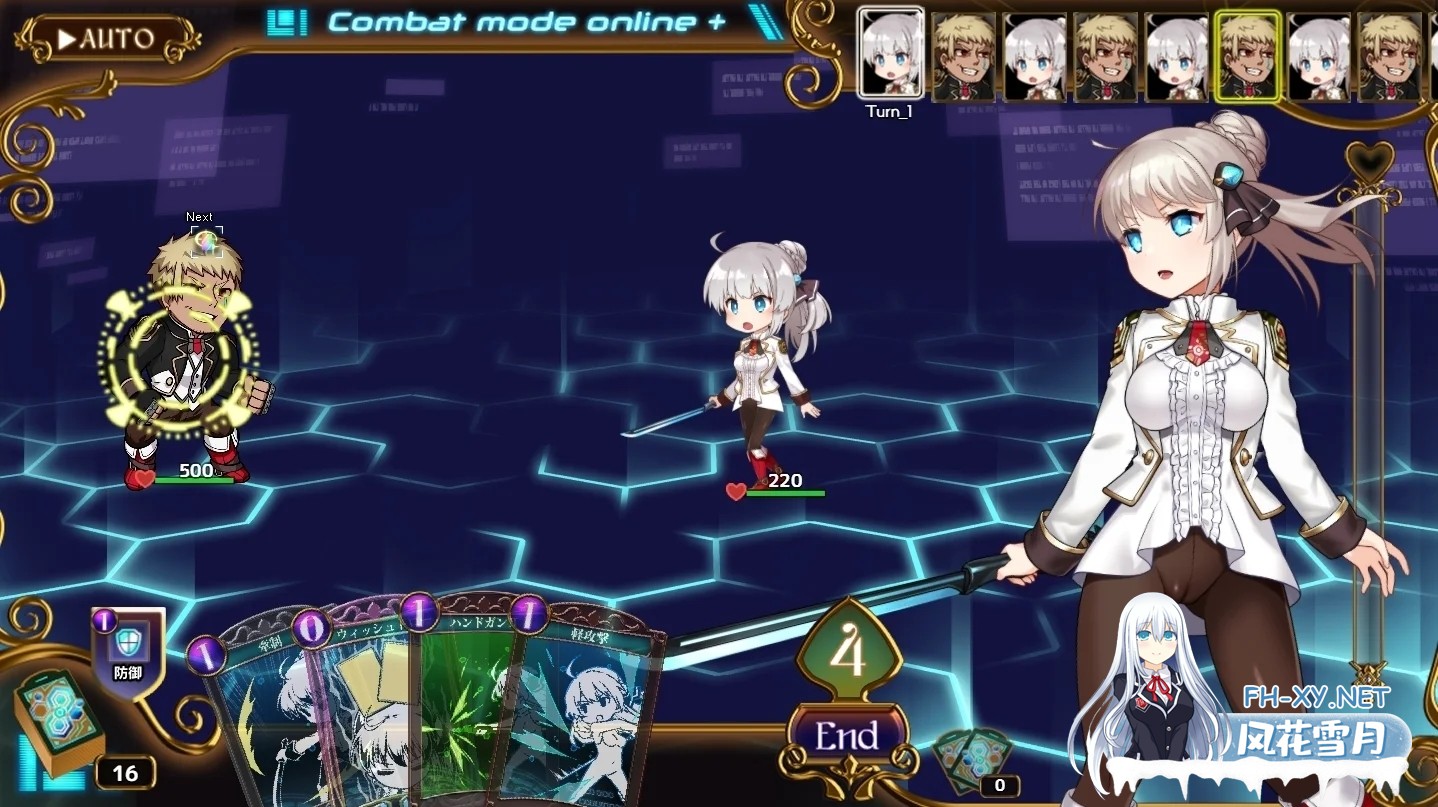Switch to the last portrait in turn bar
Screen dimensions: 1438x807
(1390, 55)
